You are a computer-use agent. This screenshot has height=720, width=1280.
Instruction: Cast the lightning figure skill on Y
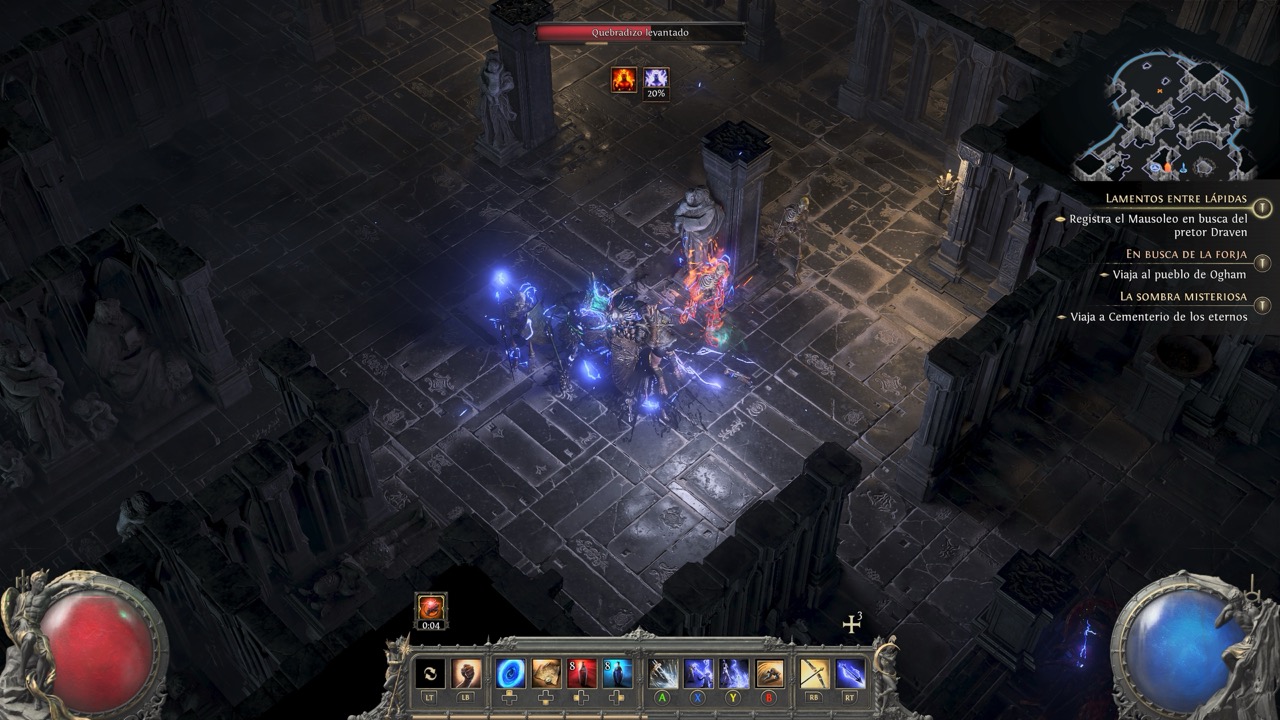(734, 673)
